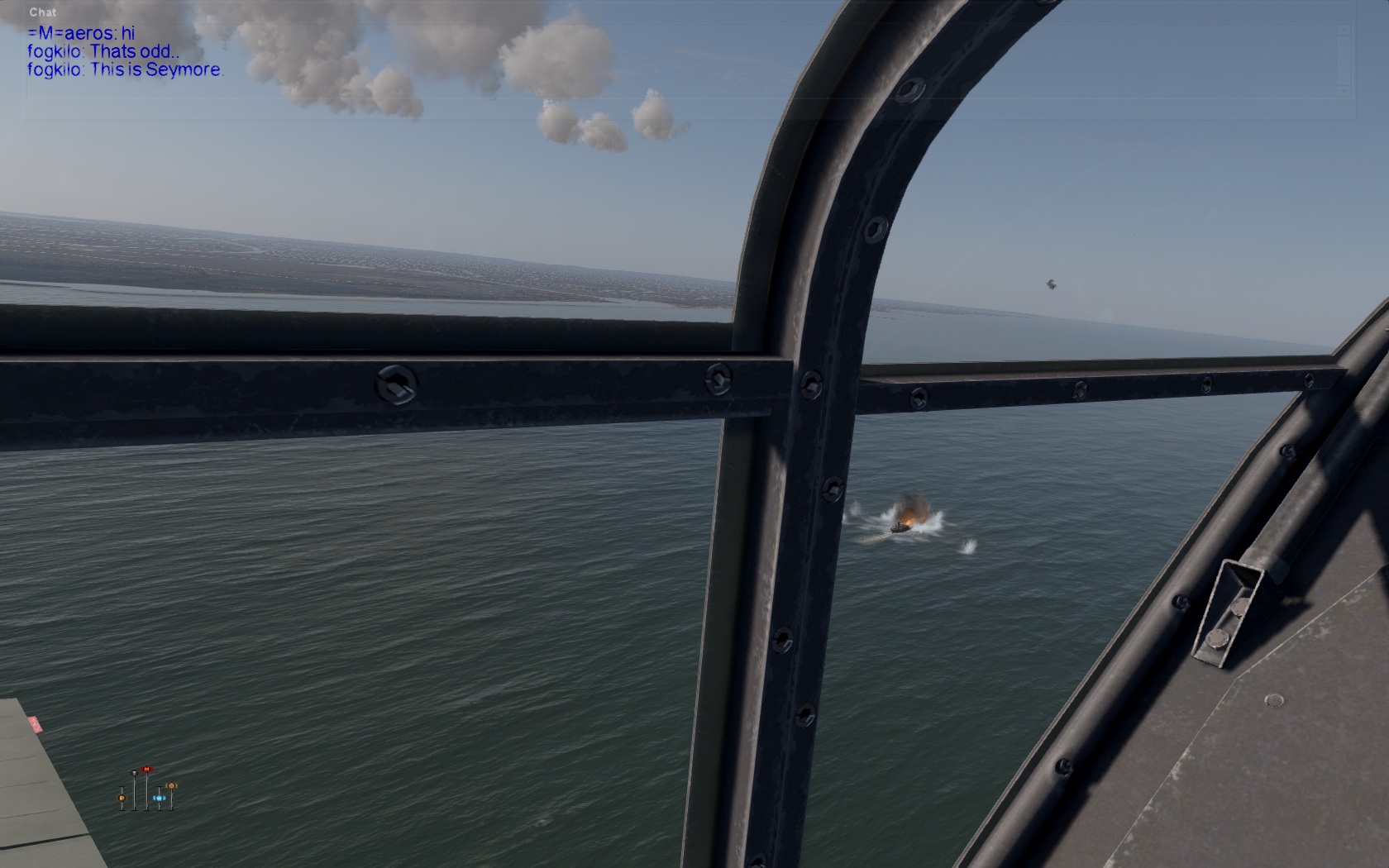Click the chat scrollbar down arrow
This screenshot has width=1389, height=868.
pyautogui.click(x=1344, y=89)
